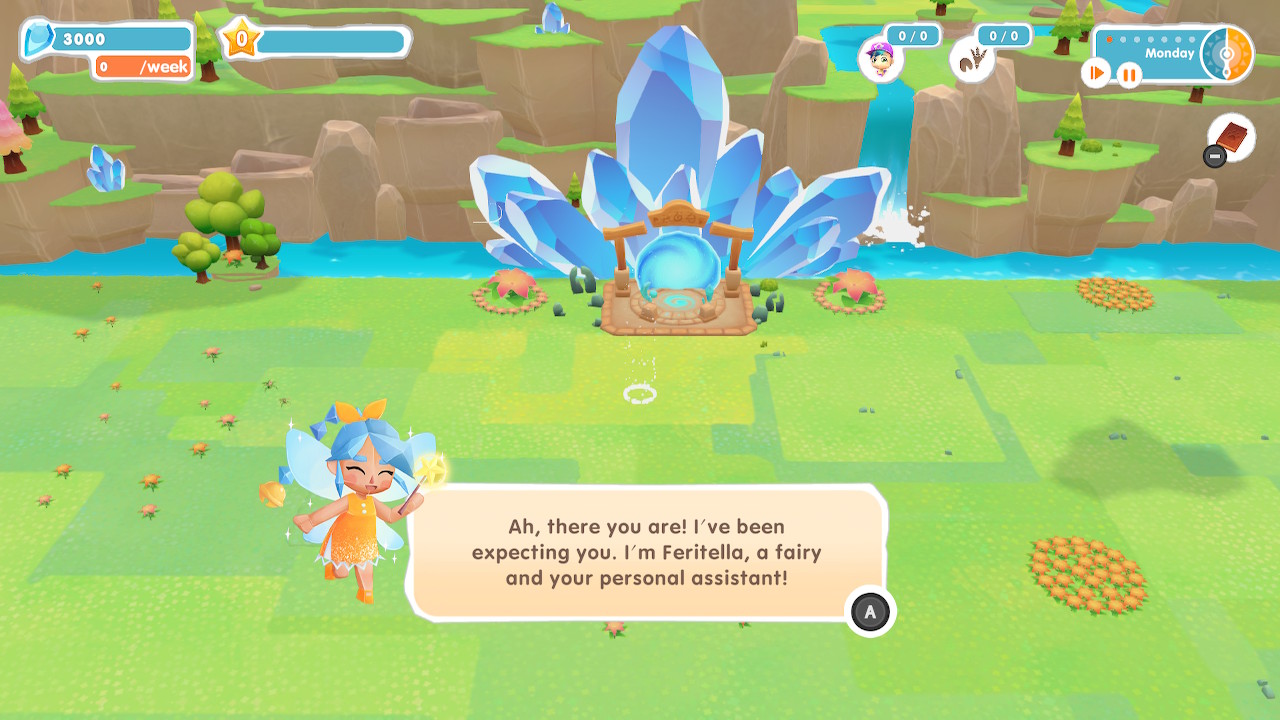Screen dimensions: 1280x720
Task: Select the last weekday progress dot
Action: tap(1192, 40)
